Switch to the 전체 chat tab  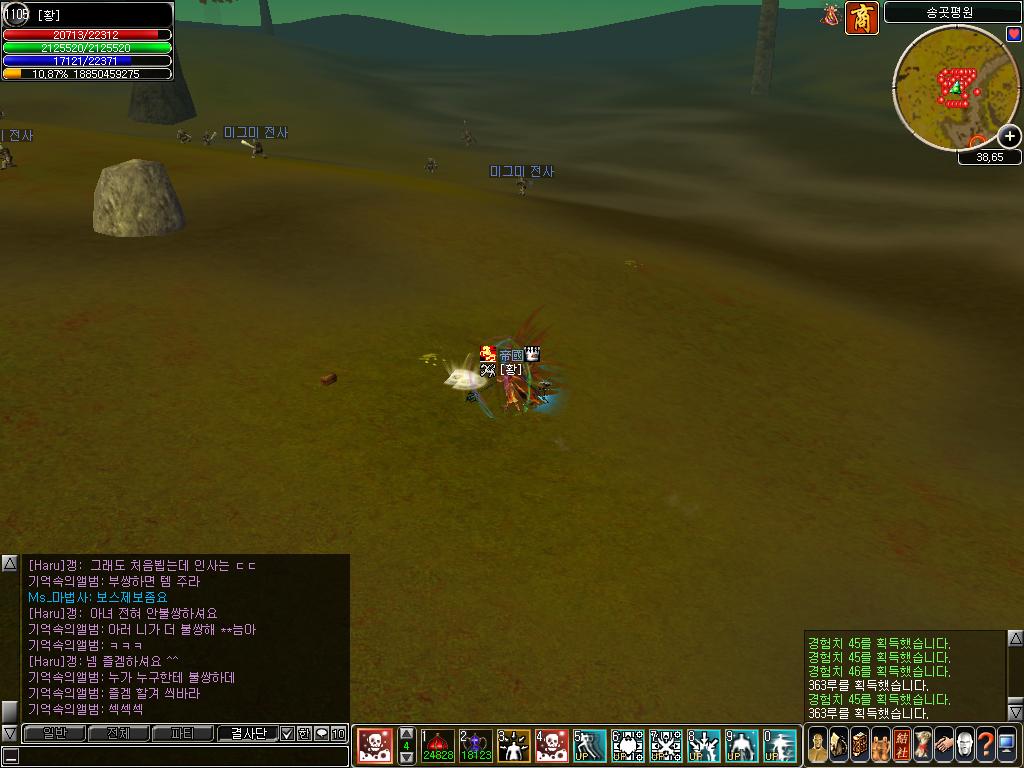118,734
